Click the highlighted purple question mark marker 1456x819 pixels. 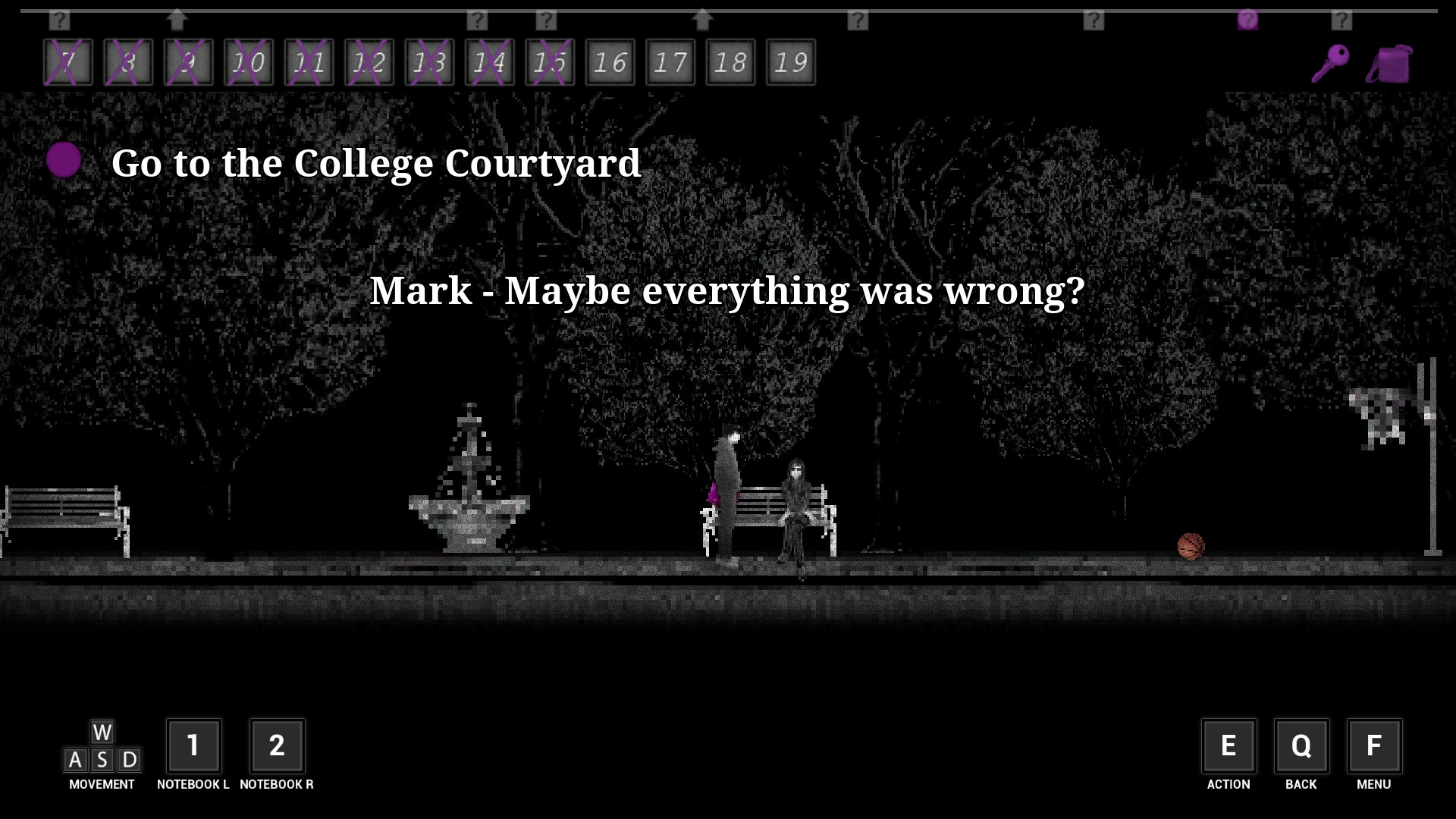click(x=1248, y=20)
